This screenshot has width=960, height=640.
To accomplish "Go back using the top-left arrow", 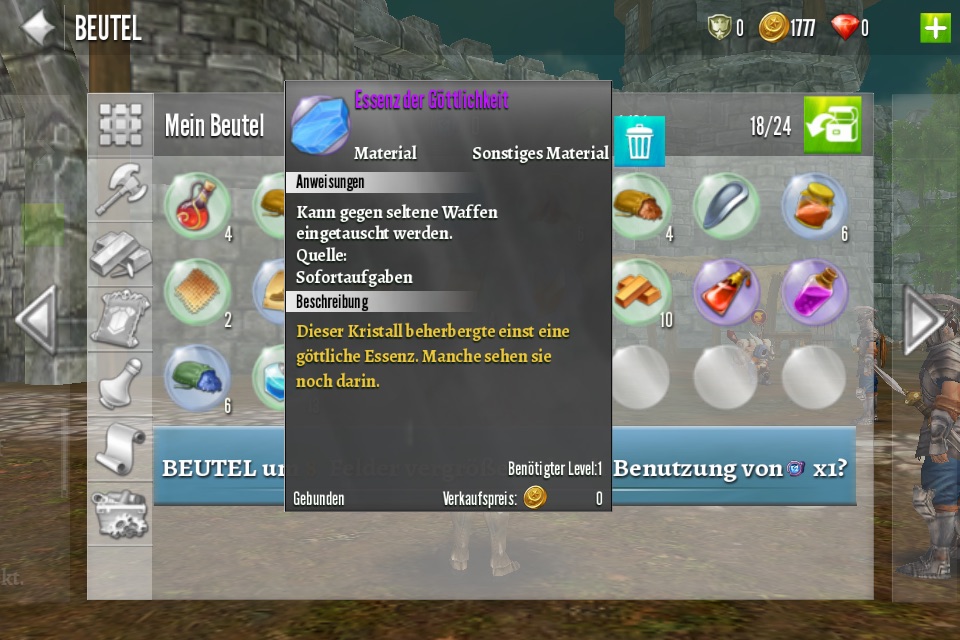I will coord(38,27).
